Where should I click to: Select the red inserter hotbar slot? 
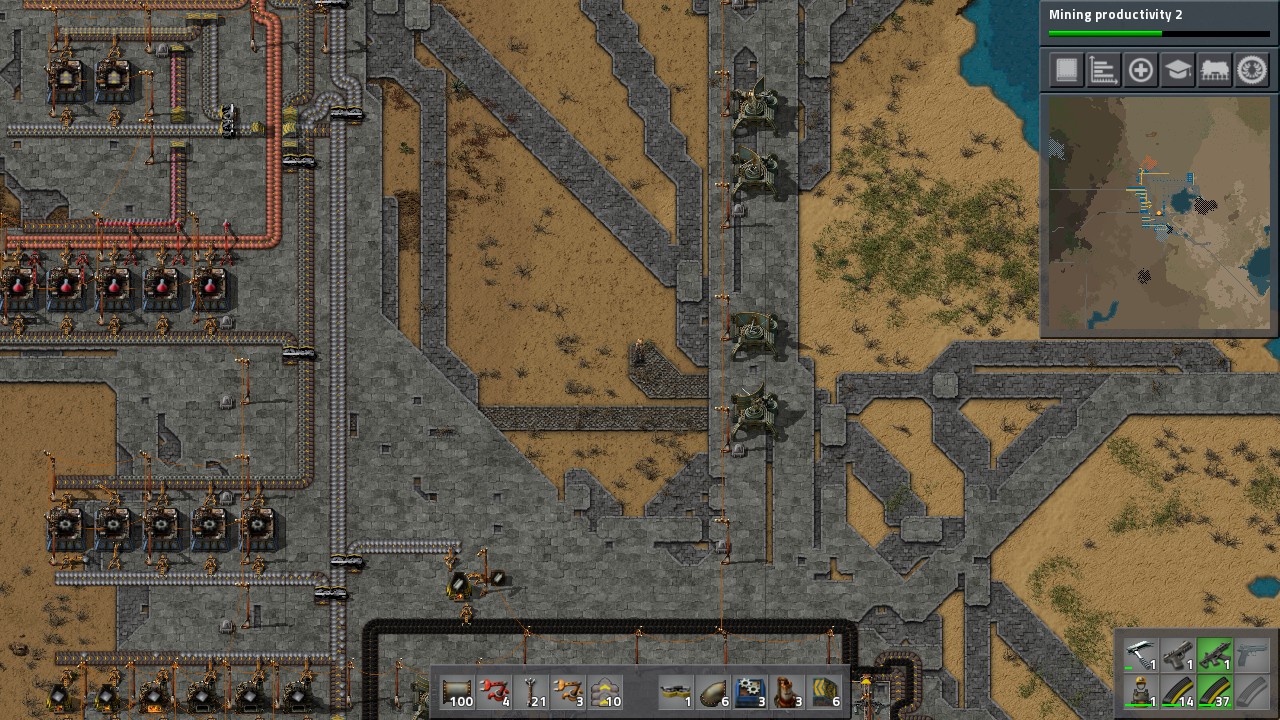[x=494, y=692]
